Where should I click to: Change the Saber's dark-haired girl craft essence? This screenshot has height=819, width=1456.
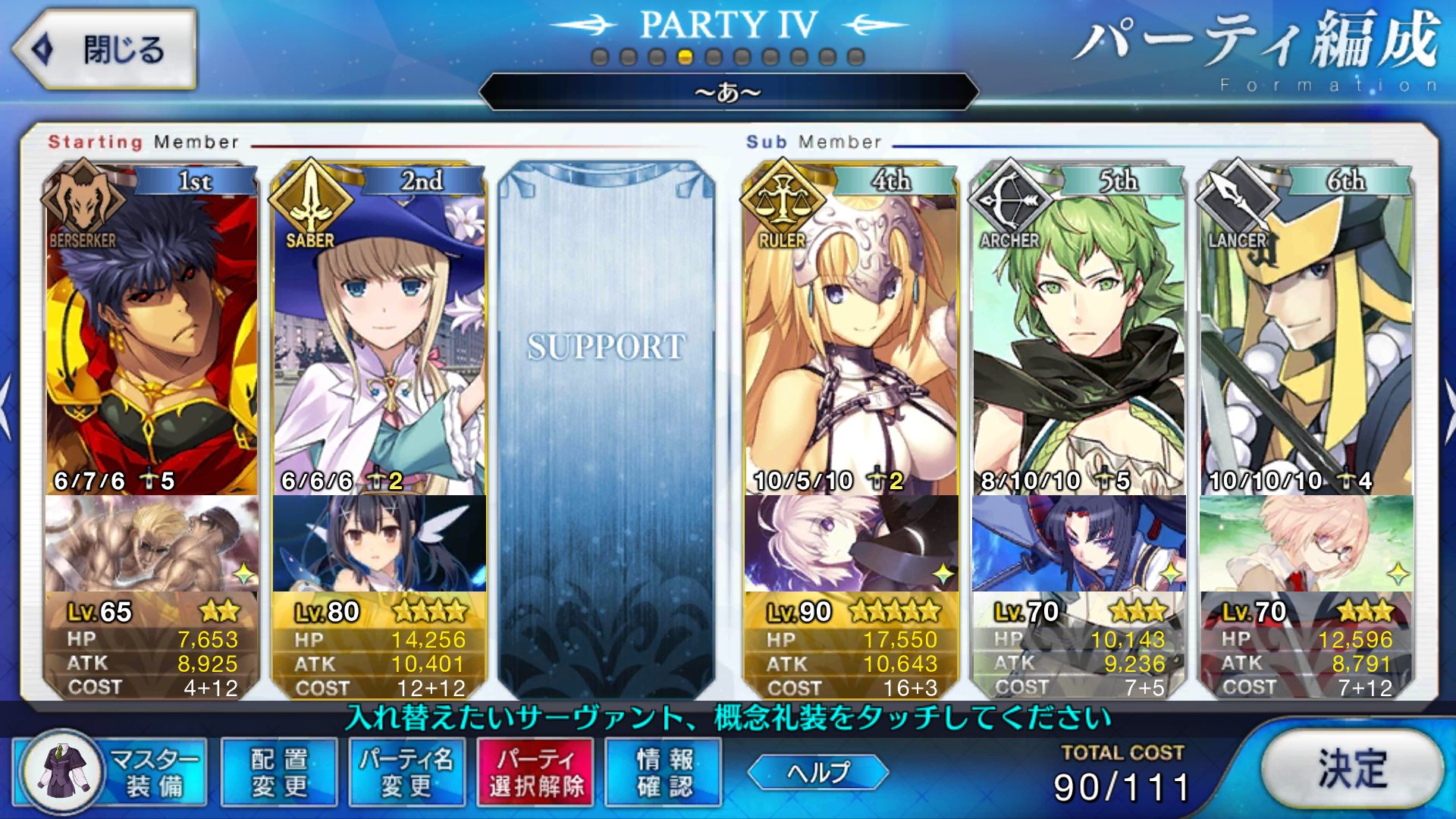pos(379,543)
